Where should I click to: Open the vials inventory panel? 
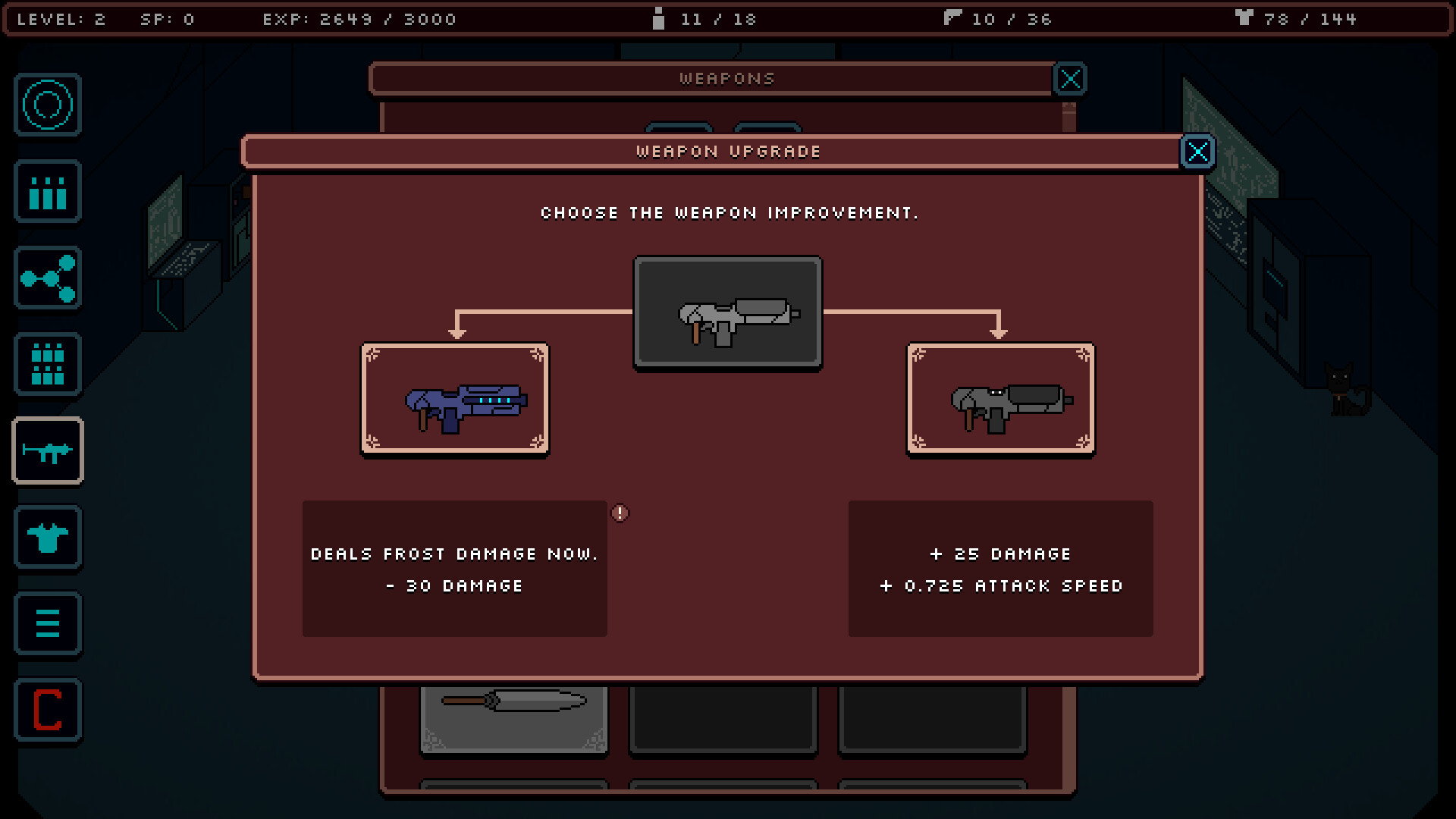(47, 192)
